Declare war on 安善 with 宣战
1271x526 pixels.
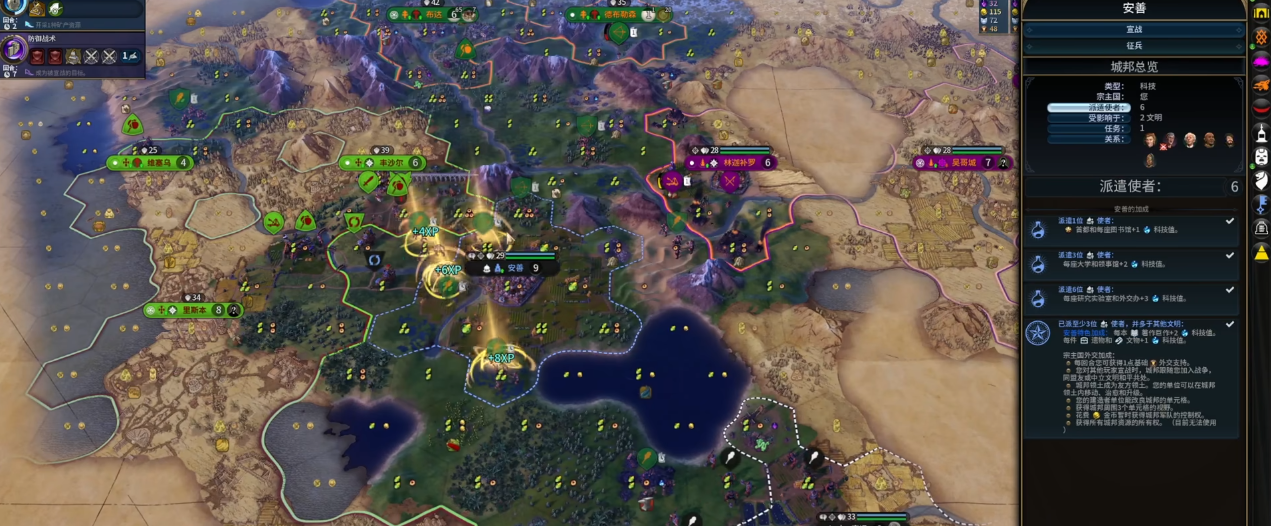1133,30
